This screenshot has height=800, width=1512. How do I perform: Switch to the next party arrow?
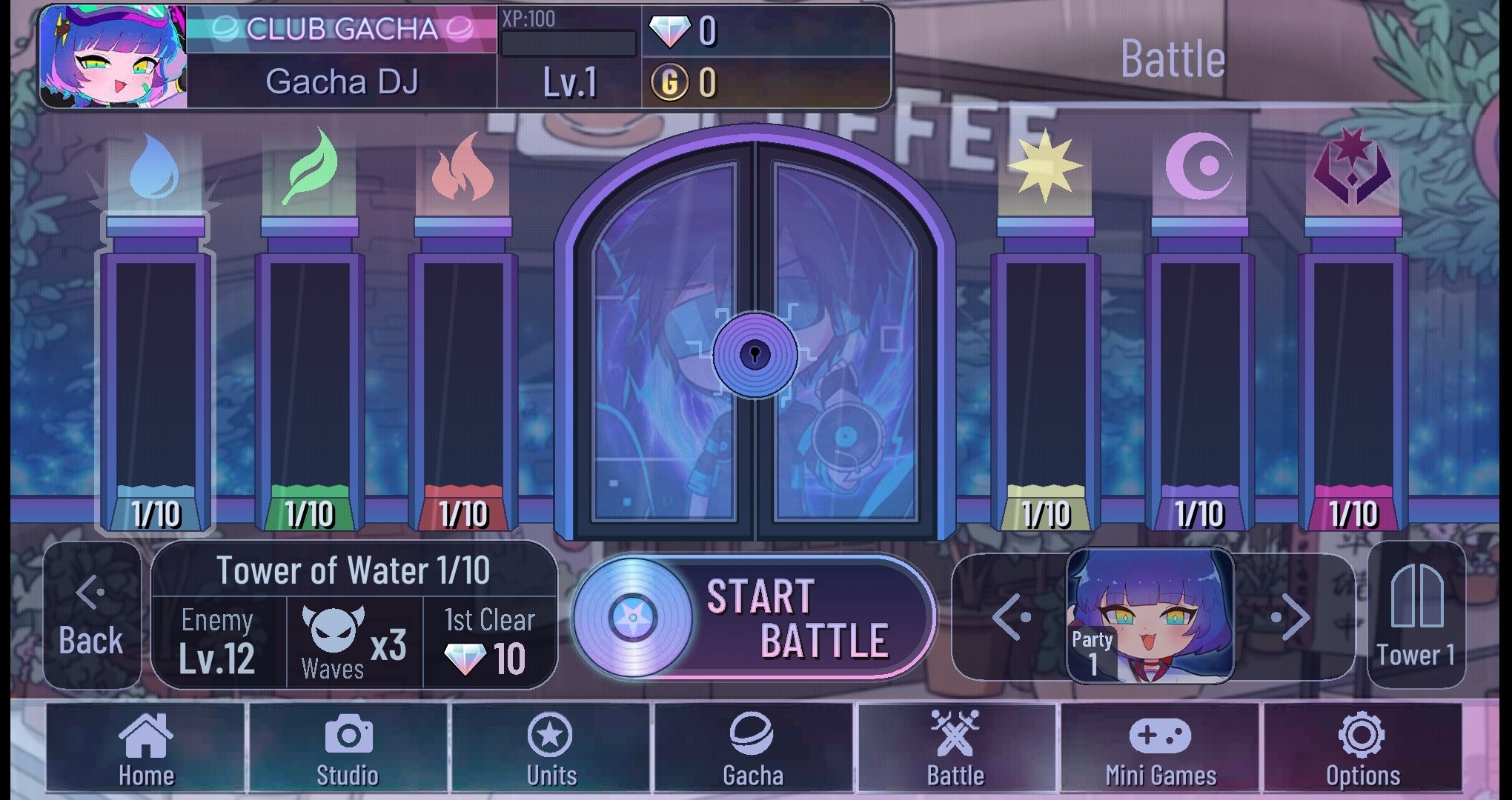pyautogui.click(x=1291, y=616)
